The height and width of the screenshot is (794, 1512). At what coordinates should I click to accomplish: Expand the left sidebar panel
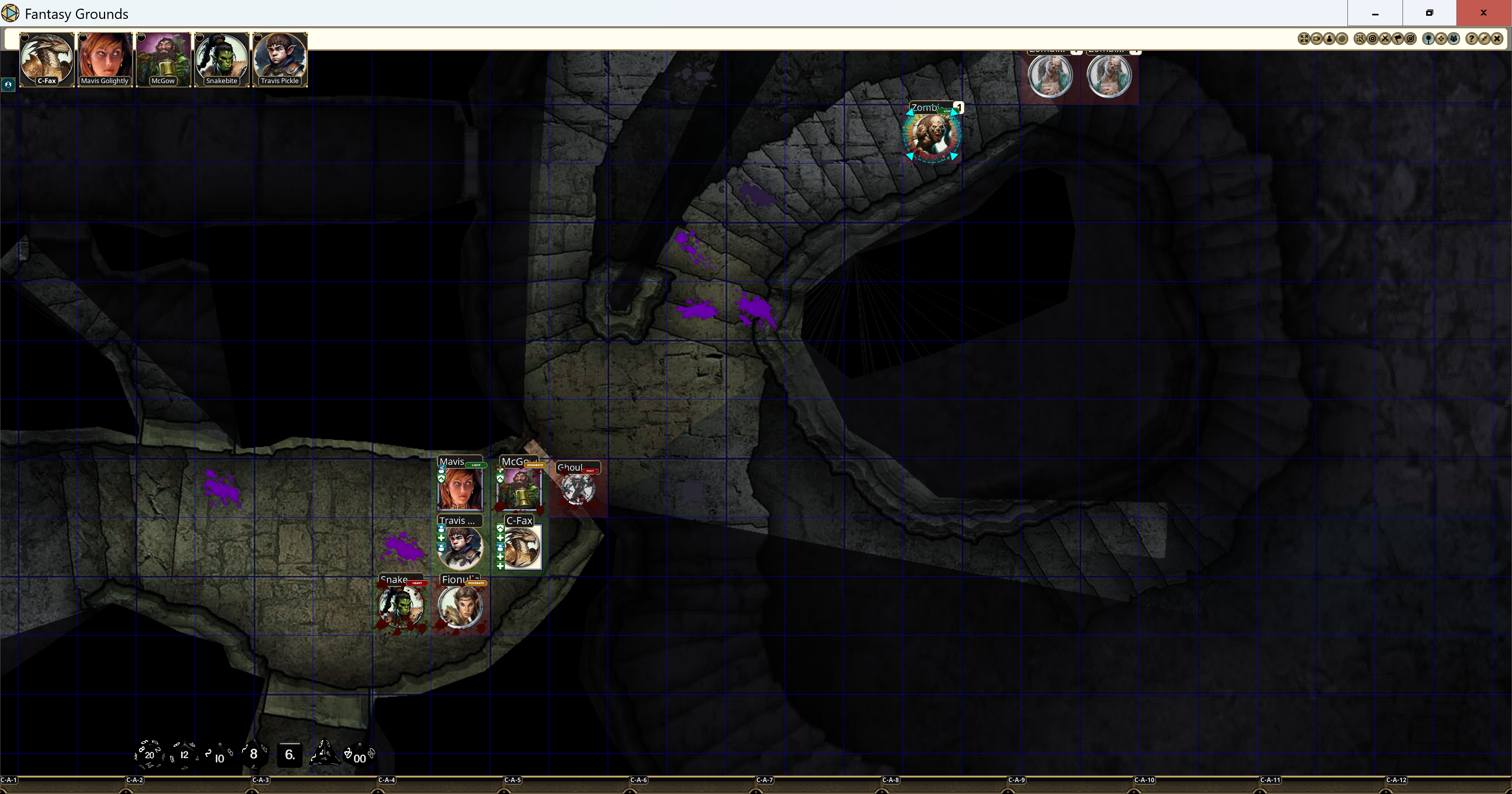[x=8, y=85]
